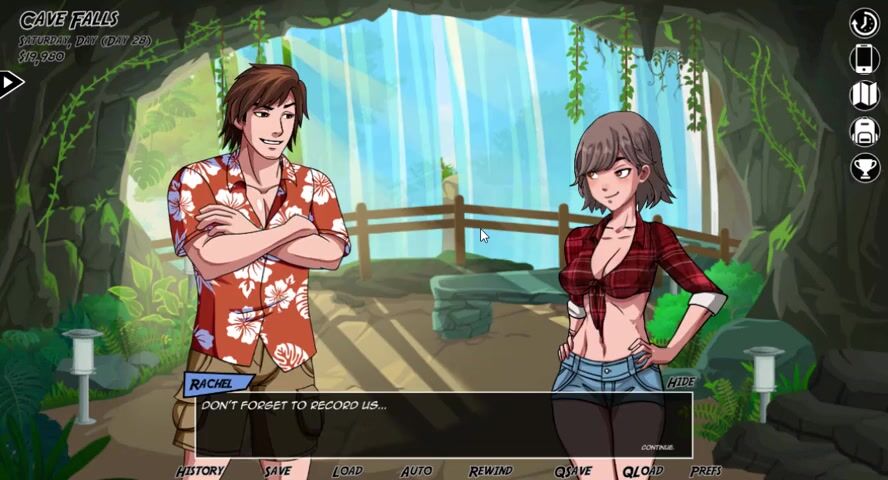Click the clock icon to advance time
This screenshot has width=888, height=480.
coord(864,23)
